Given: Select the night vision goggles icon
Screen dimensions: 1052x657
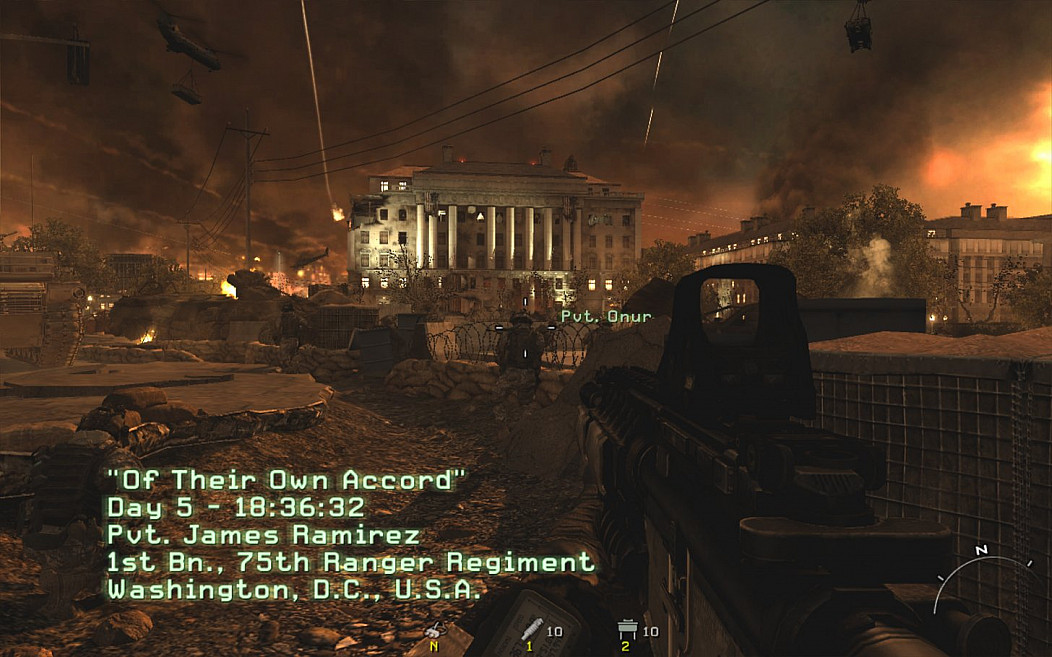Looking at the screenshot, I should [434, 631].
